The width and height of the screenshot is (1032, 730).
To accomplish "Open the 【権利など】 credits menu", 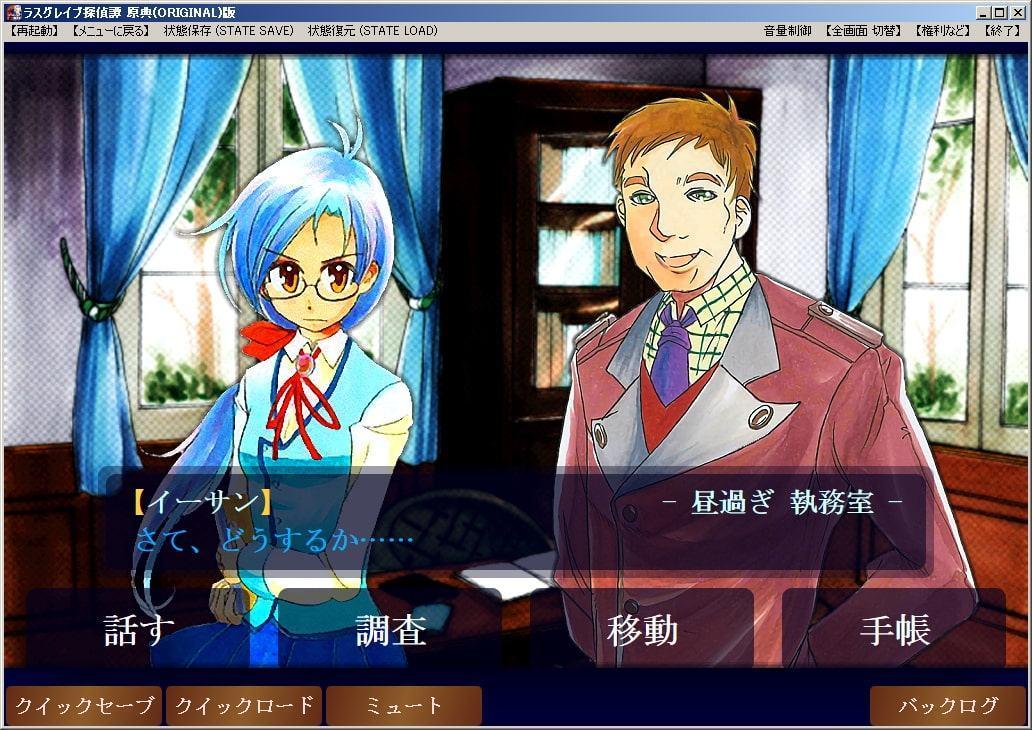I will (942, 31).
